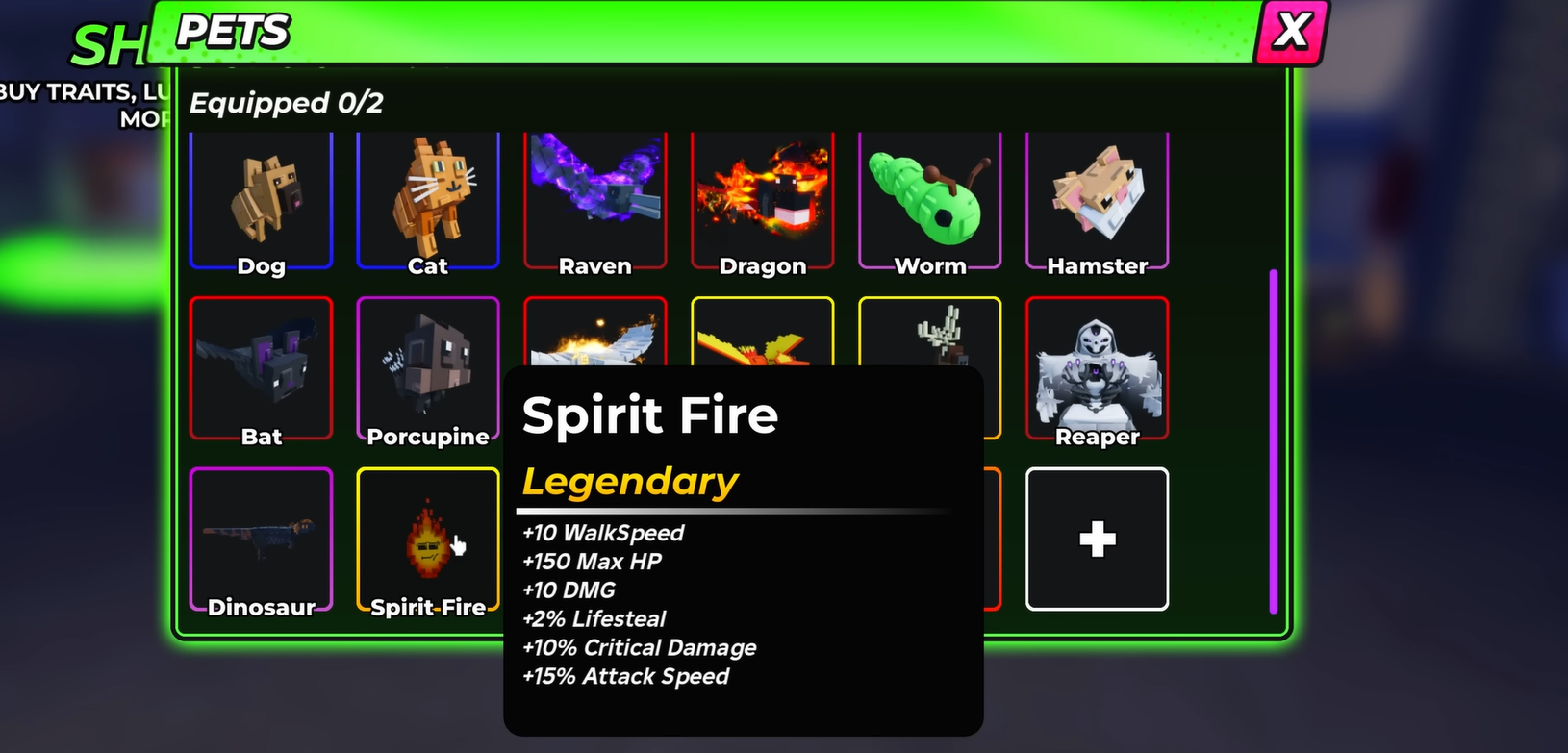Close the pets window
Screen dimensions: 1568x753
click(x=1292, y=30)
